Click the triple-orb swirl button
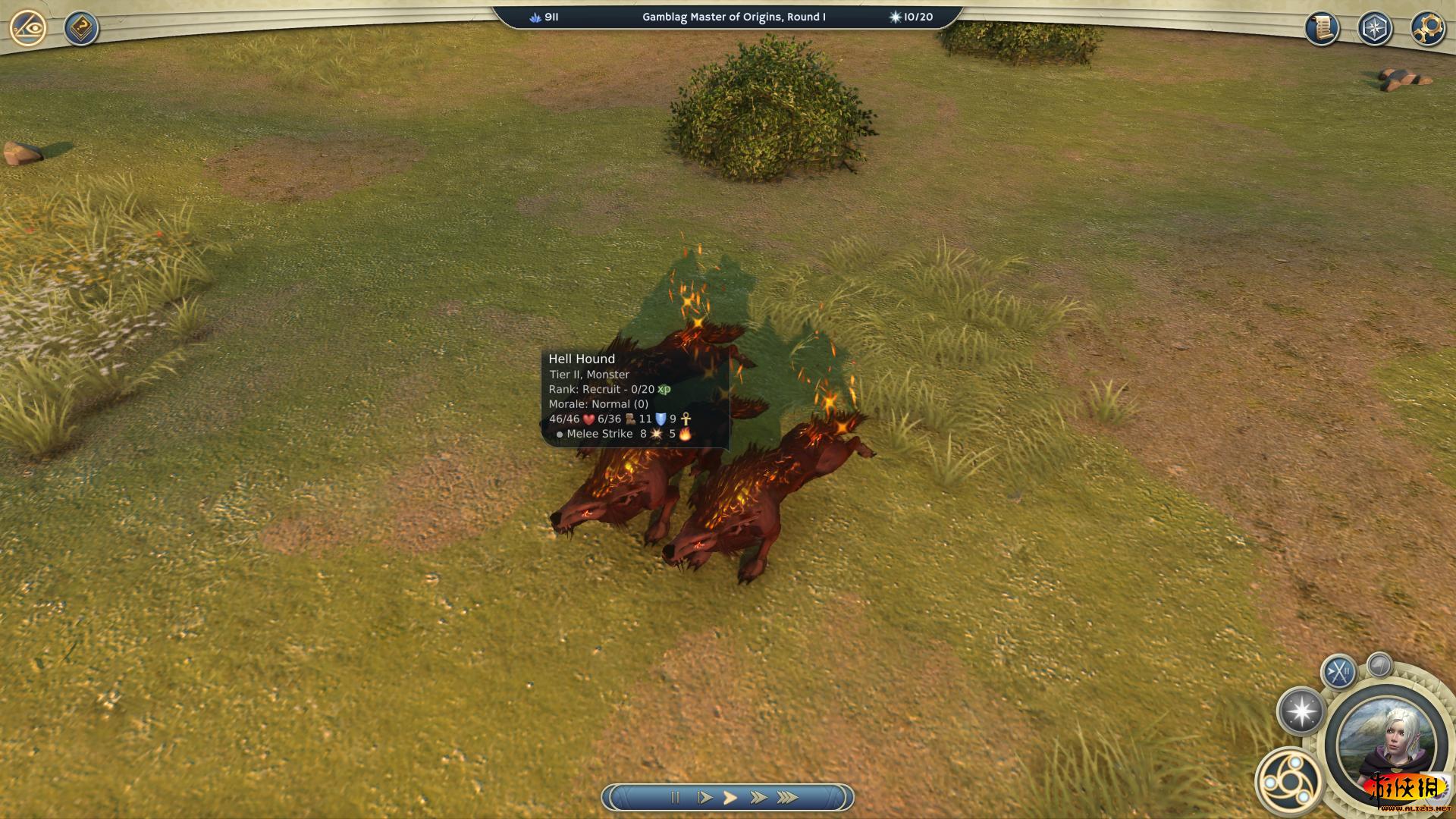The height and width of the screenshot is (819, 1456). pyautogui.click(x=1288, y=781)
